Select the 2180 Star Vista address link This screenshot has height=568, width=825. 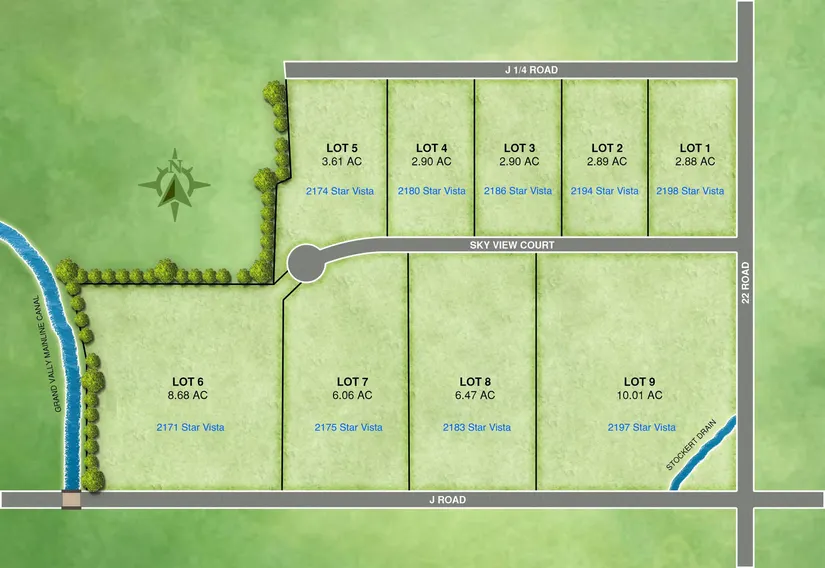coord(431,191)
